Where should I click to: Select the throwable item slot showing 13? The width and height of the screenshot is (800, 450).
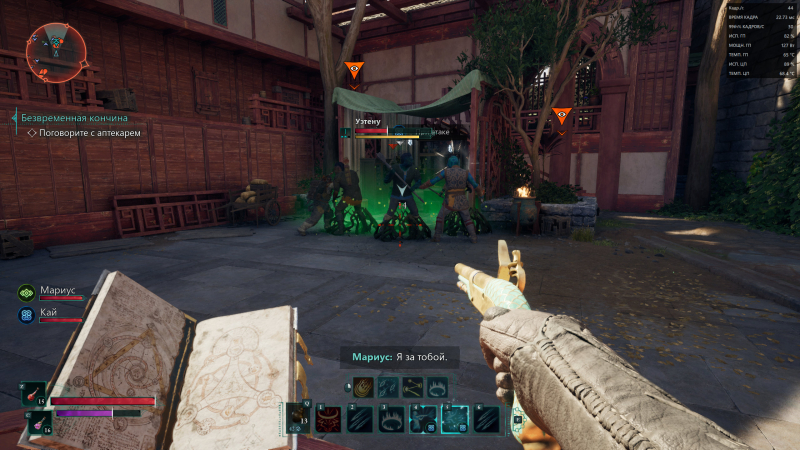(298, 419)
